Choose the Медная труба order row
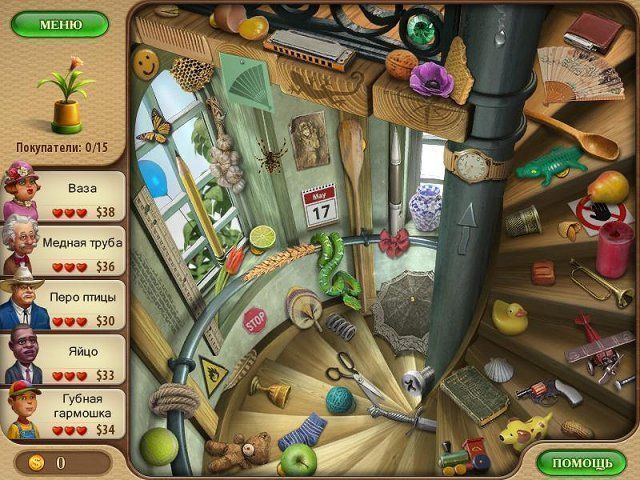Image resolution: width=640 pixels, height=480 pixels. pos(68,252)
